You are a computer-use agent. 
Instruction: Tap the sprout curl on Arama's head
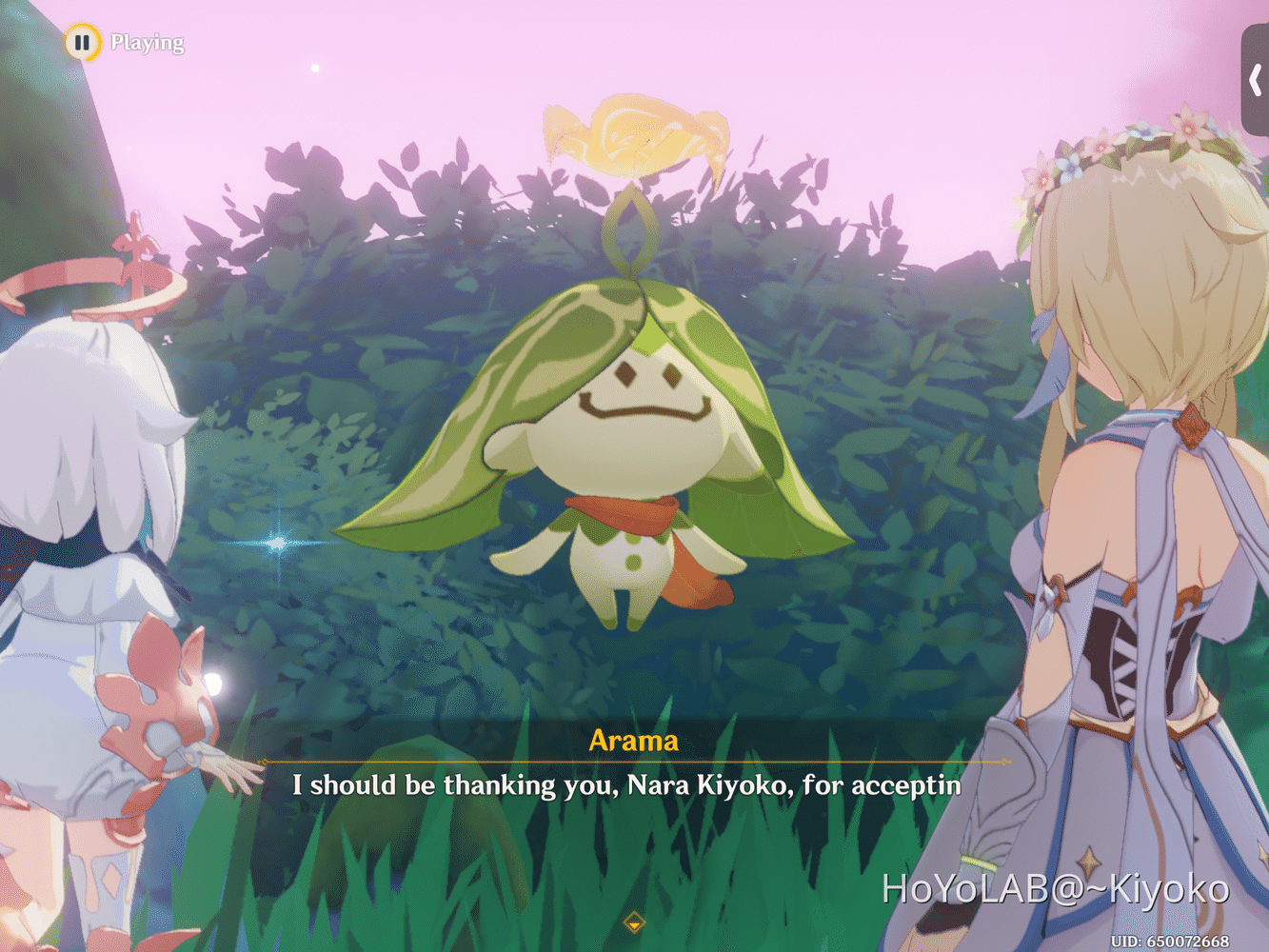(x=628, y=228)
